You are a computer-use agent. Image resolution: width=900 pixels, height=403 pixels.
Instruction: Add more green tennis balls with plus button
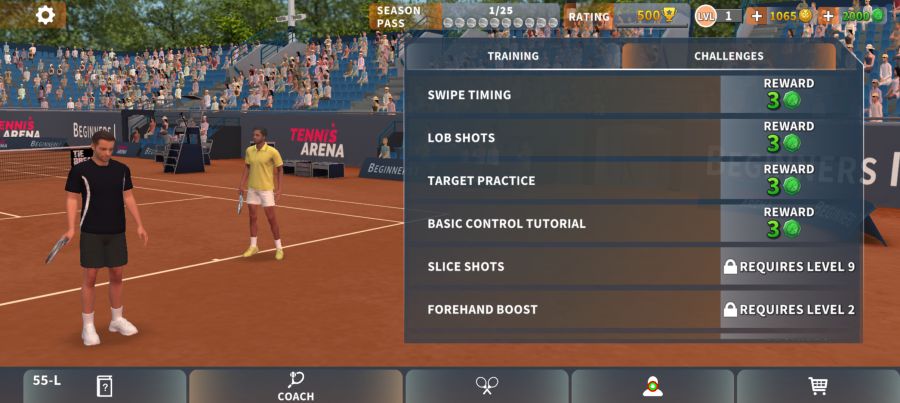[x=828, y=16]
